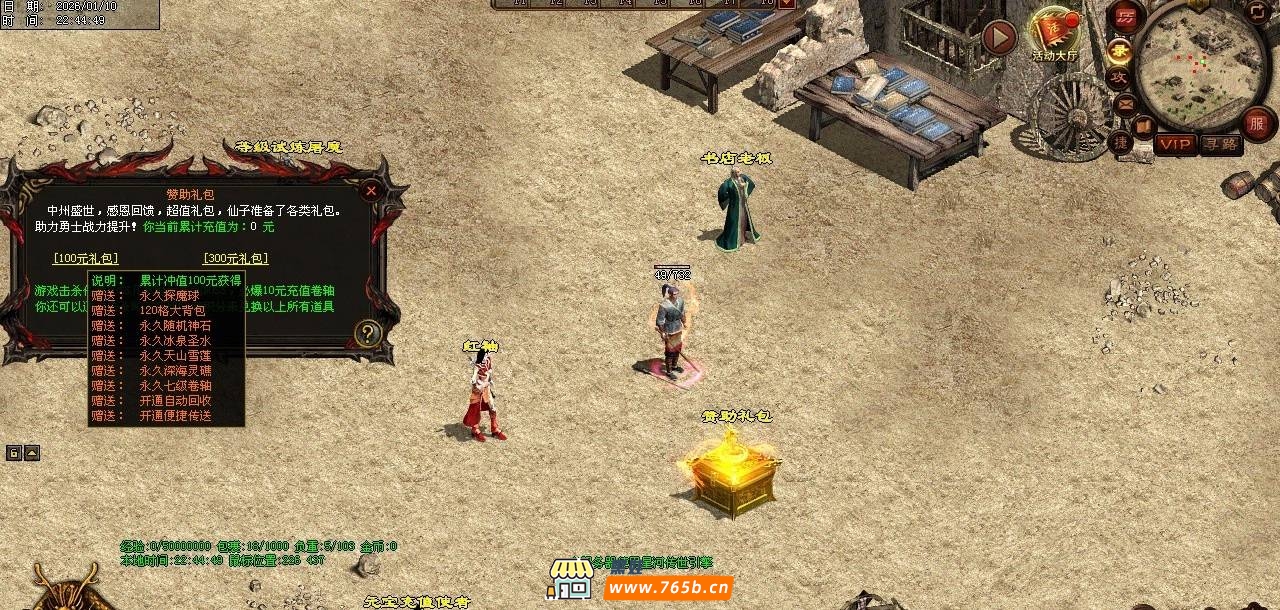Click the red 服 round button
This screenshot has width=1280, height=610.
[1257, 123]
